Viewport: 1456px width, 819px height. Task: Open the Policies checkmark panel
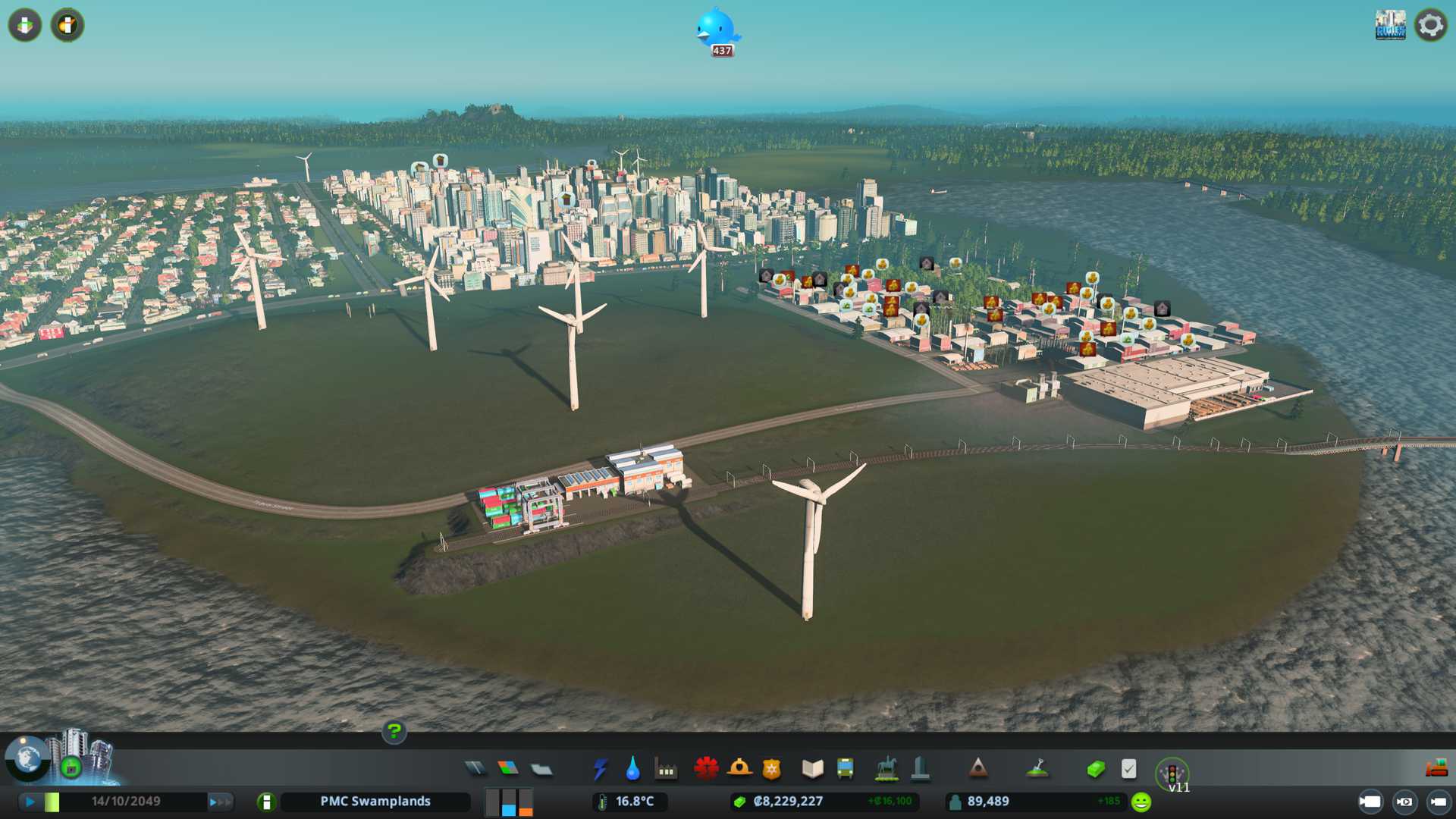[1128, 769]
